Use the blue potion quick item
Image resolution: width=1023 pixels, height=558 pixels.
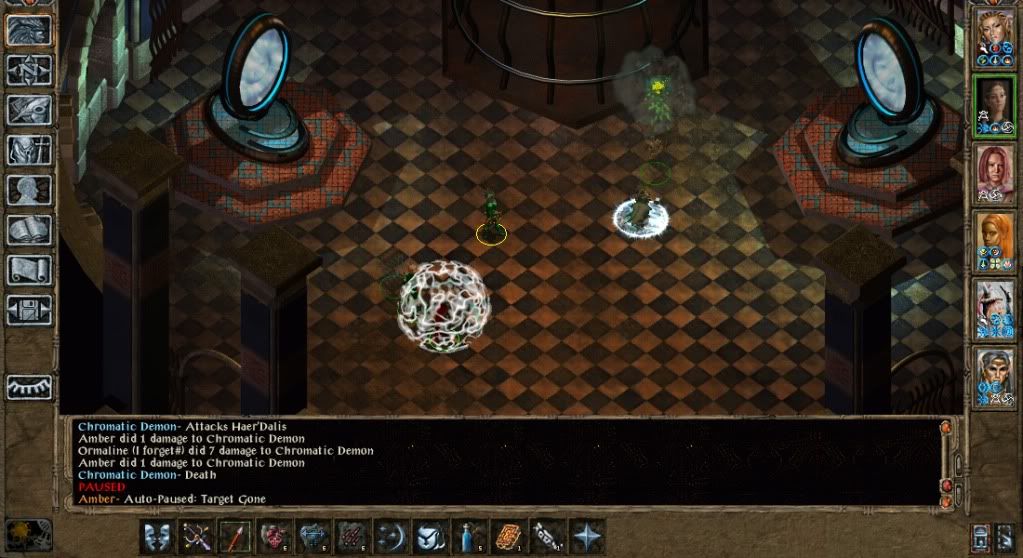(x=469, y=536)
